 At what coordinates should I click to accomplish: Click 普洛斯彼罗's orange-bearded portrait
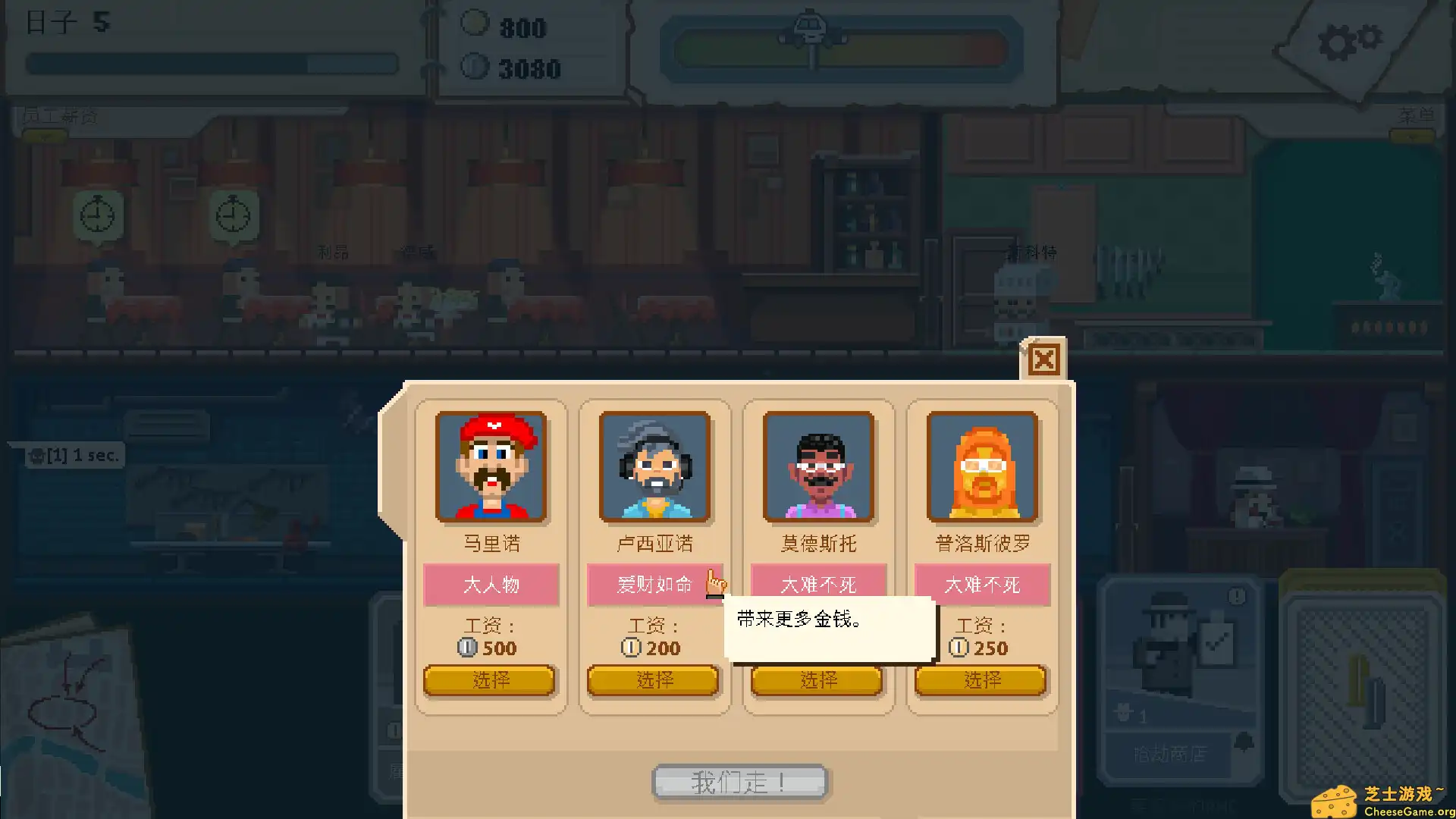coord(981,466)
